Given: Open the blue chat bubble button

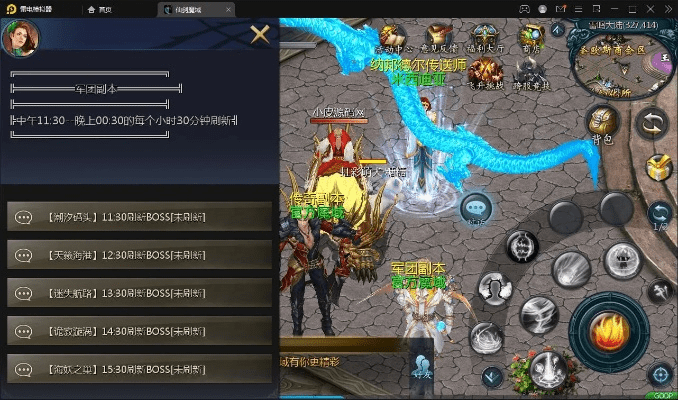Looking at the screenshot, I should click(476, 208).
